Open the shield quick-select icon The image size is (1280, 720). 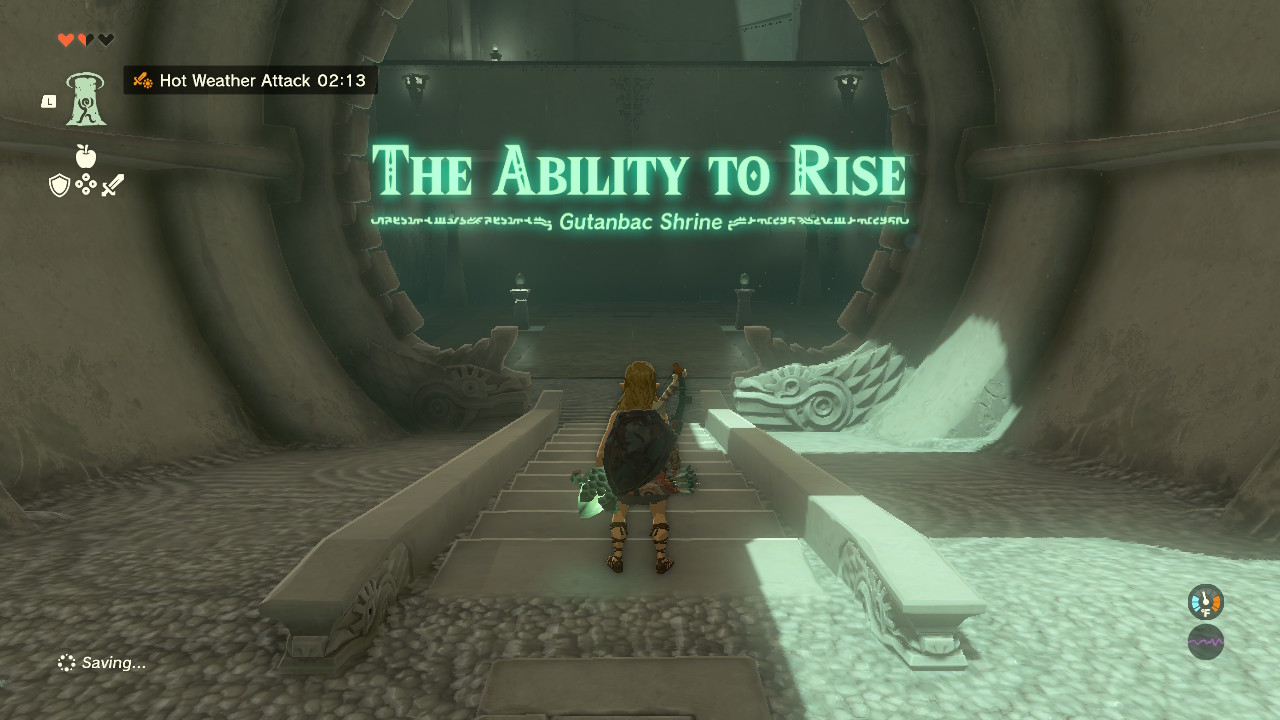point(59,186)
